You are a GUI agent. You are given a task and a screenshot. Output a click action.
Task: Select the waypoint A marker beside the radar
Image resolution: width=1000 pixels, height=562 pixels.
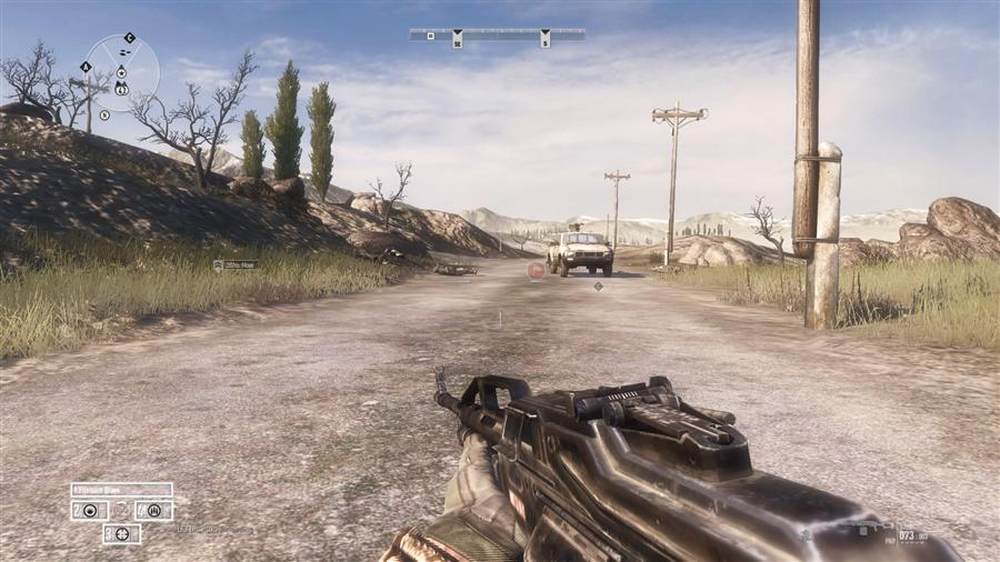coord(86,67)
